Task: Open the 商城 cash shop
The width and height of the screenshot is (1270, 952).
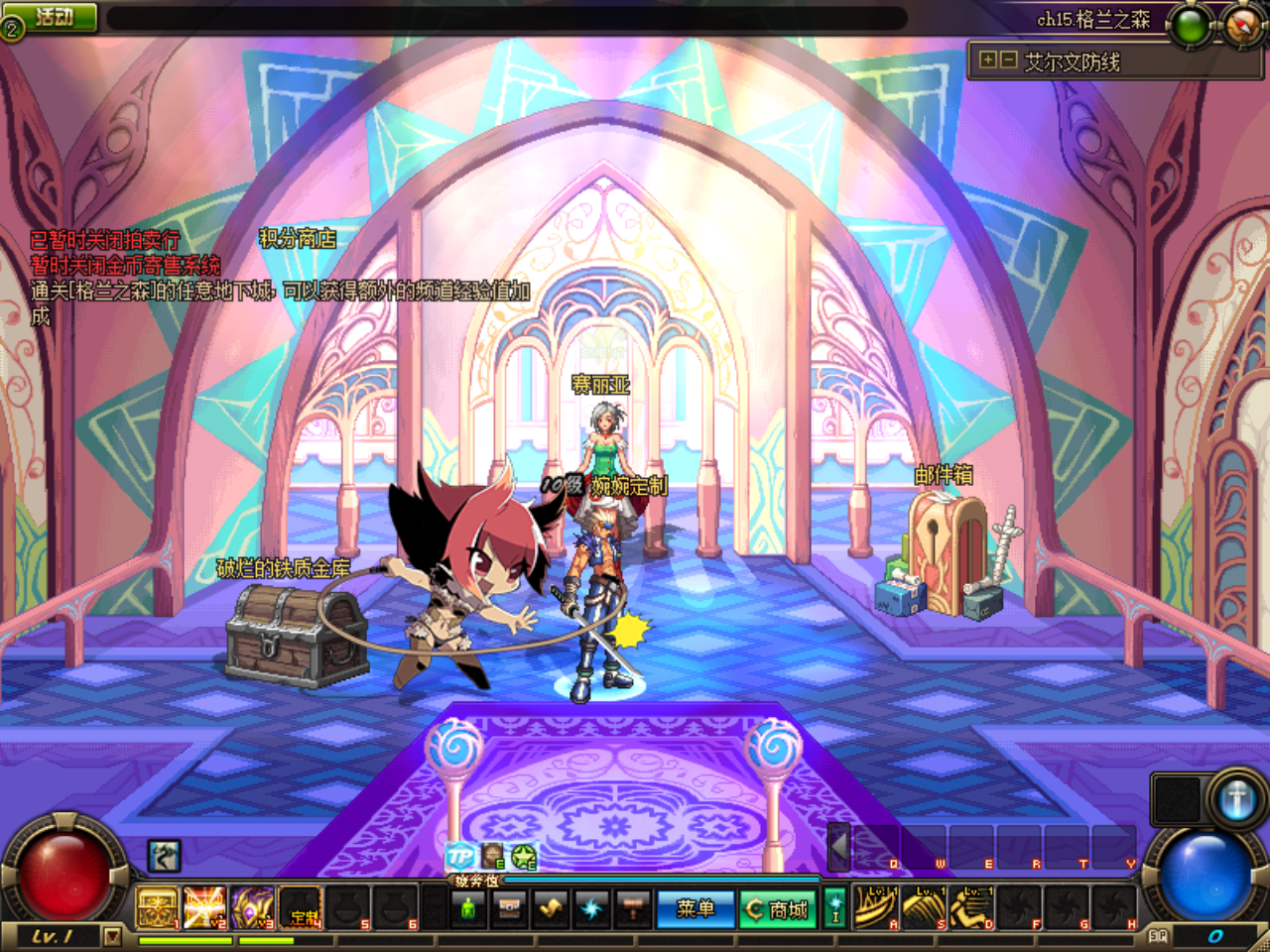Action: [779, 907]
